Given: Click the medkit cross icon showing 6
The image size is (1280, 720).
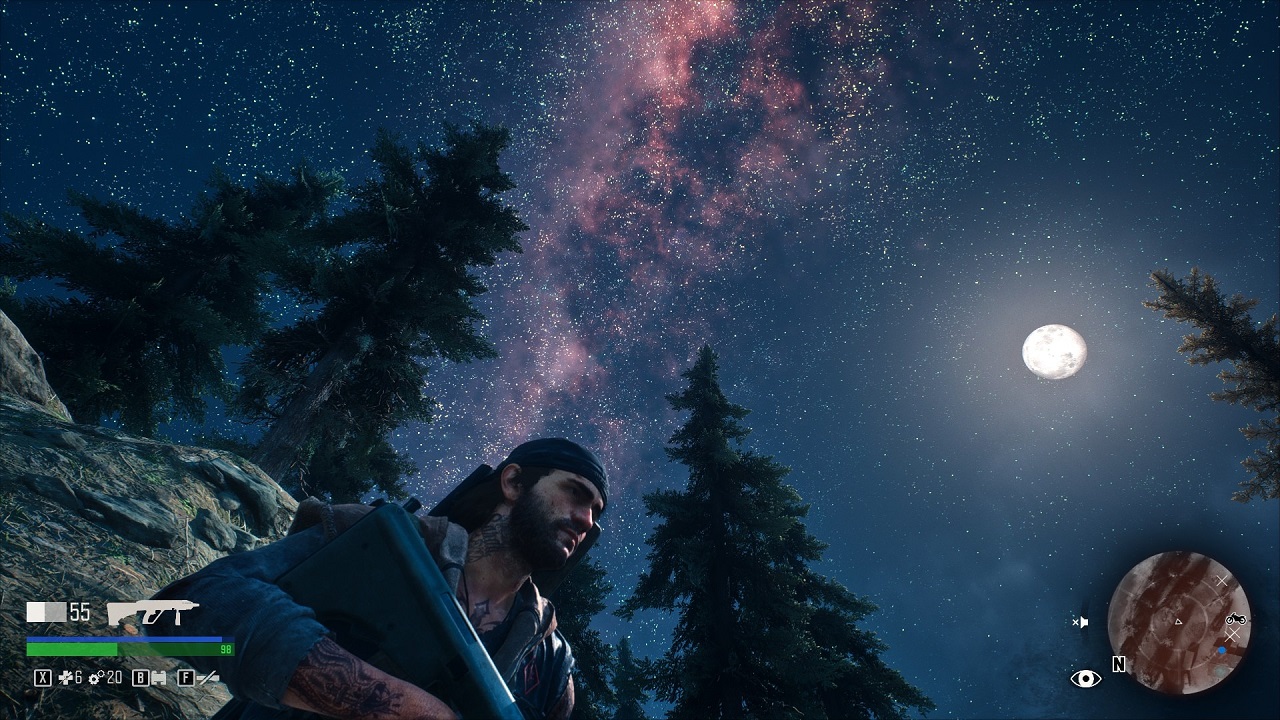Looking at the screenshot, I should point(64,677).
